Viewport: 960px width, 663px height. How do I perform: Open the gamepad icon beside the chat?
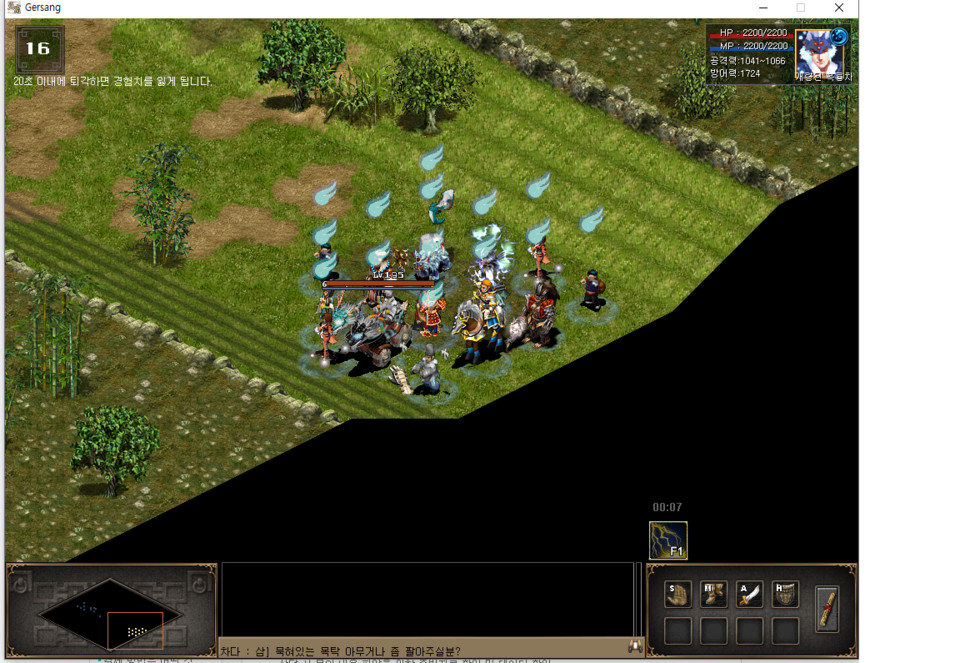[x=634, y=647]
